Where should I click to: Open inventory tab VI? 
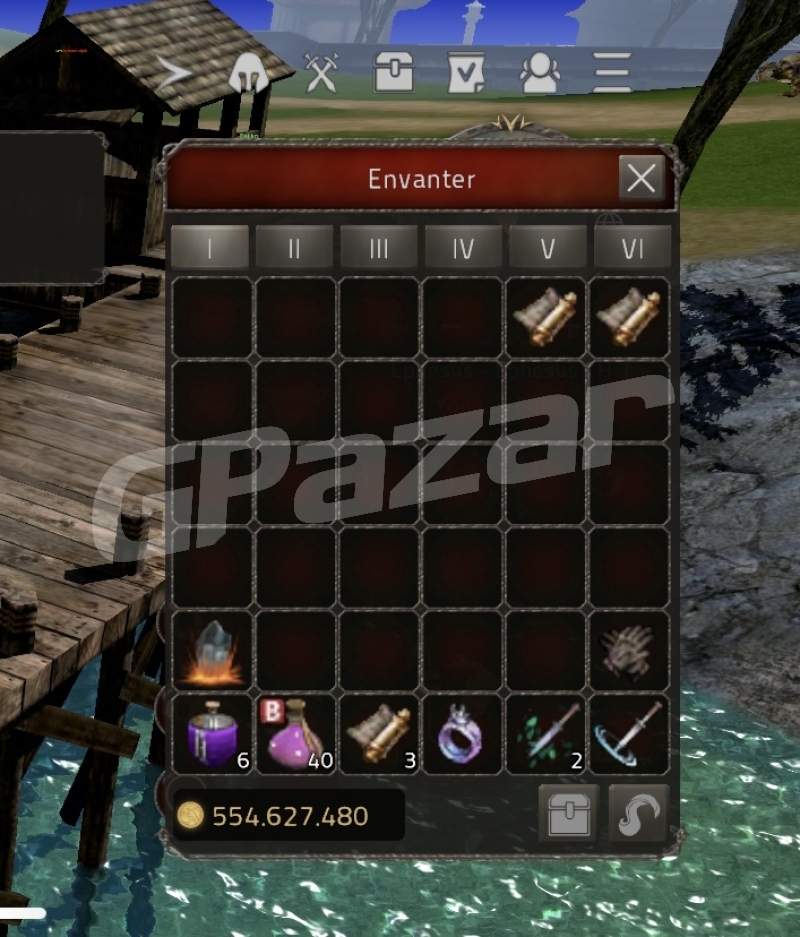tap(632, 248)
